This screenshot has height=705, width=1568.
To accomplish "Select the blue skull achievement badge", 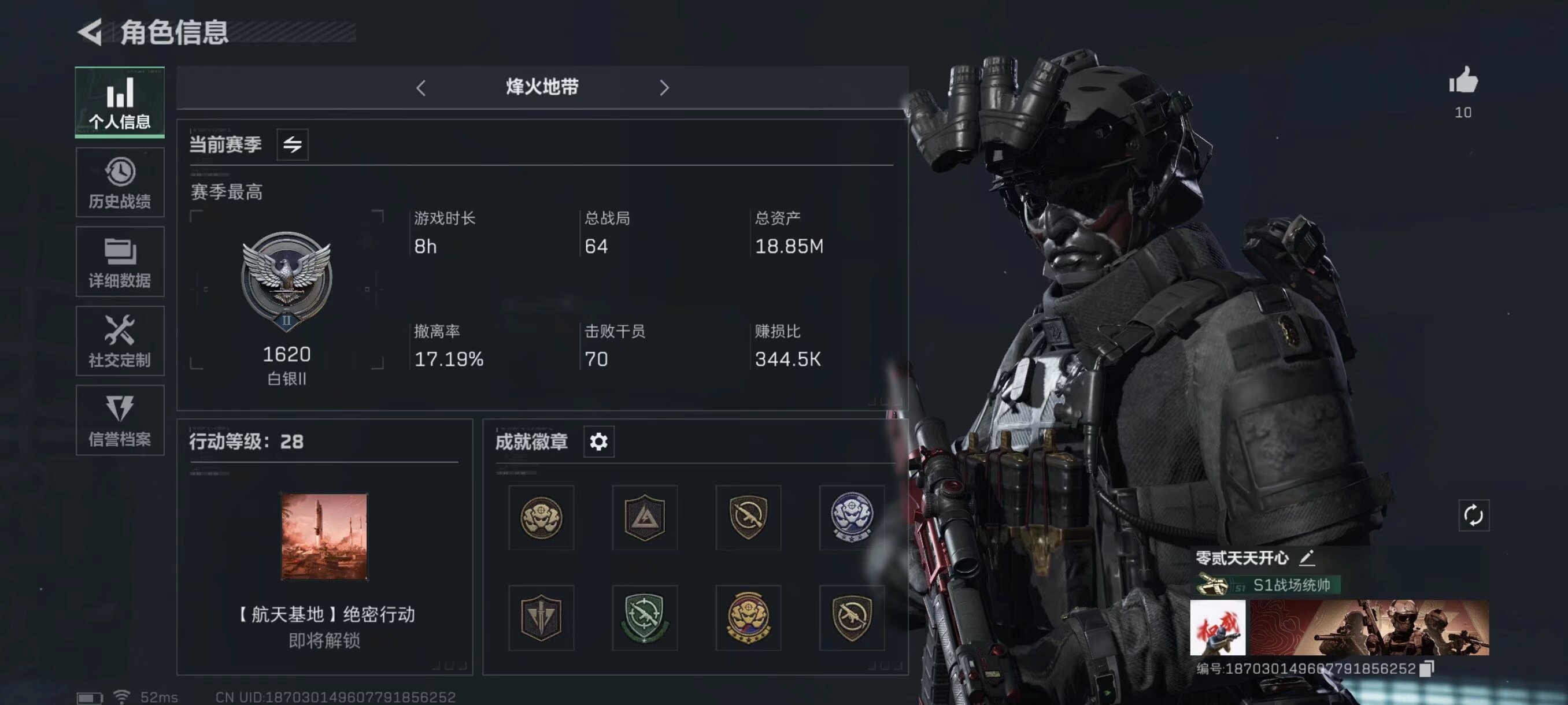I will click(852, 518).
